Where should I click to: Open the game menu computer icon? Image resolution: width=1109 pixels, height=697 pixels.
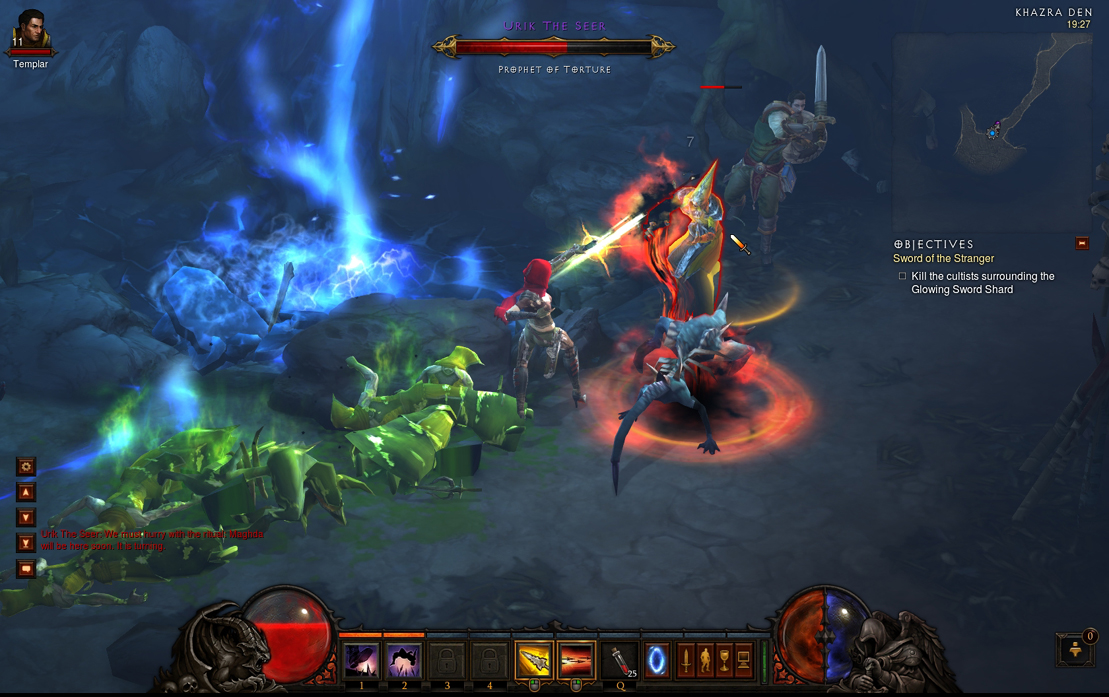[x=743, y=660]
